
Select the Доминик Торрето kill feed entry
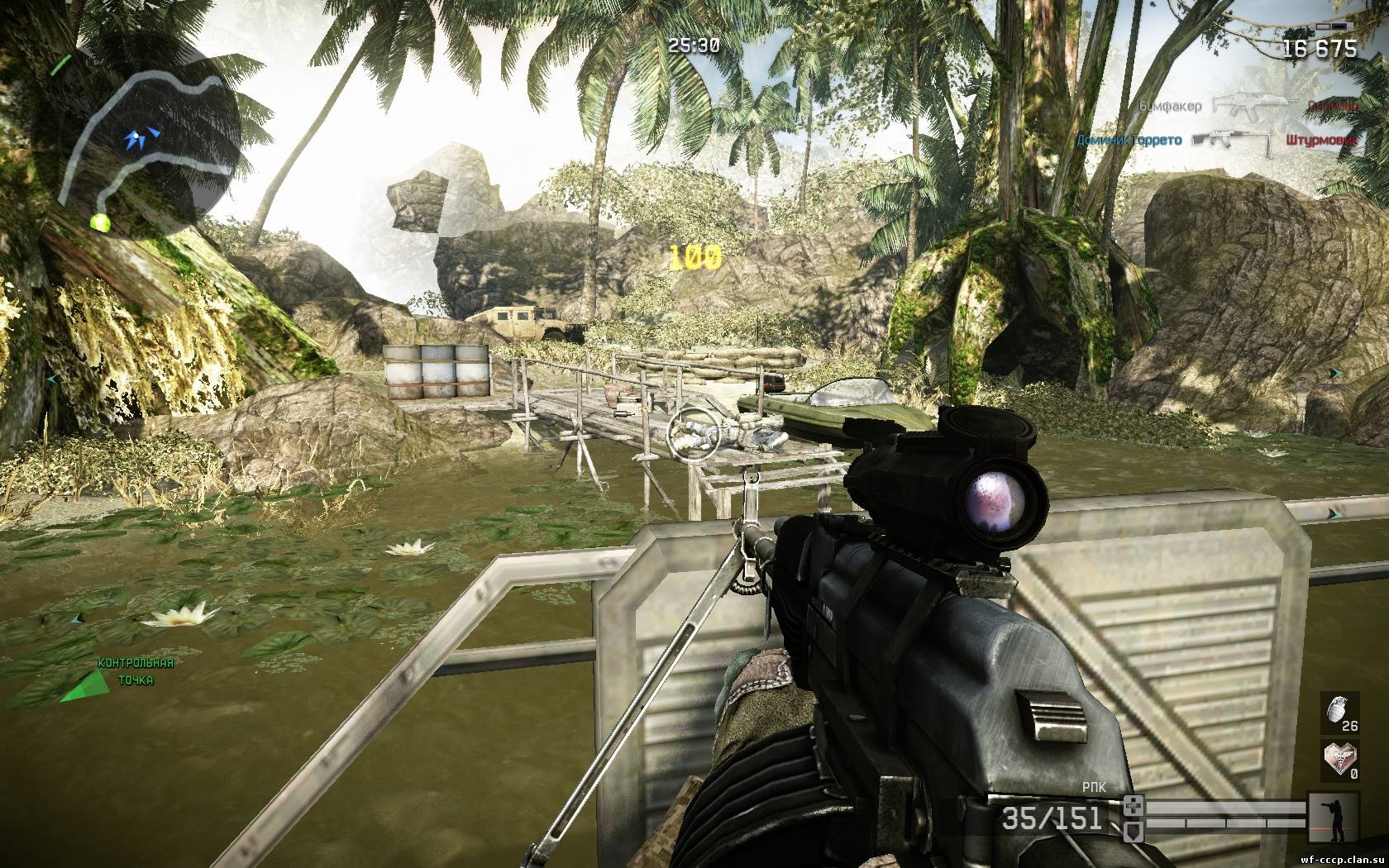(x=1129, y=141)
